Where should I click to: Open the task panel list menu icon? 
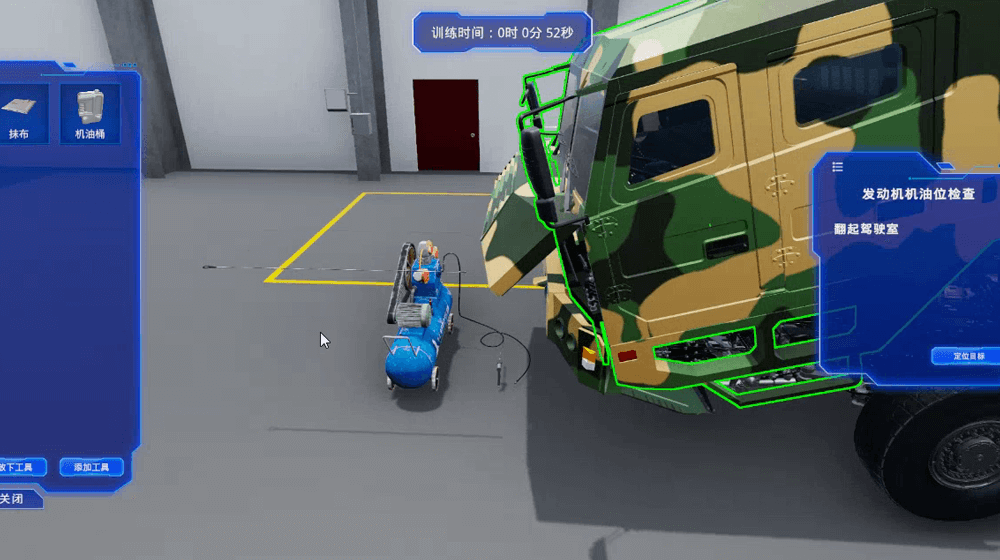pyautogui.click(x=838, y=167)
